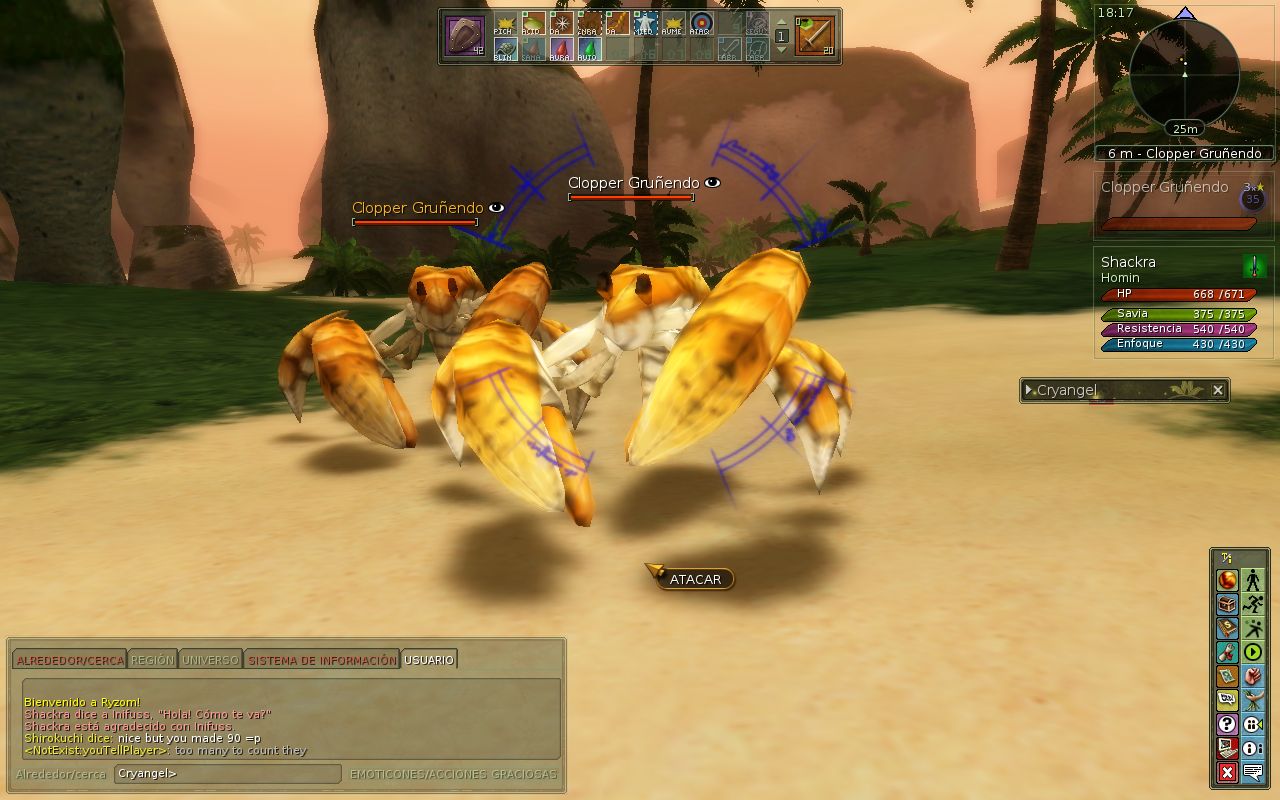Open the REGIÓN chat tab

152,660
